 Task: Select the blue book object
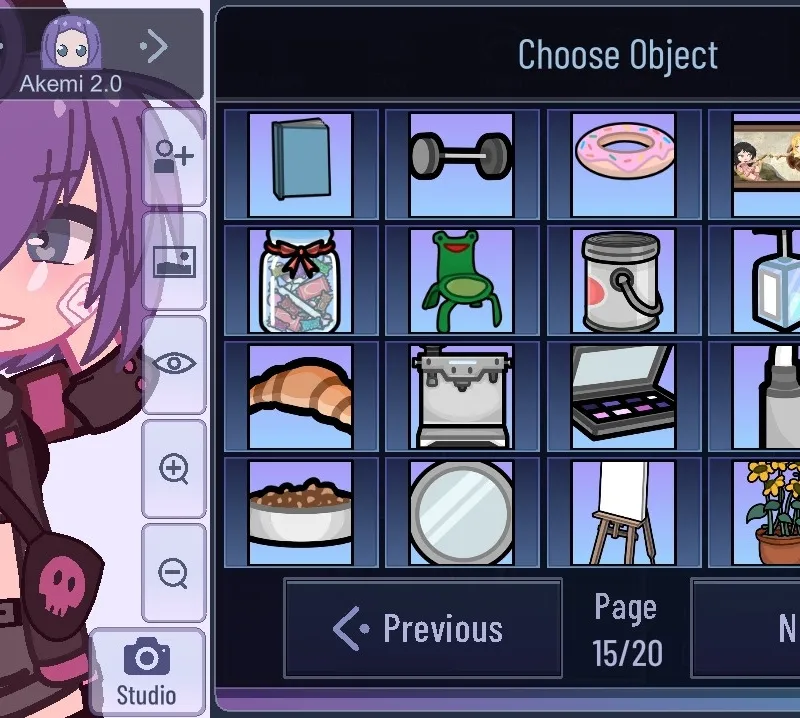coord(300,164)
